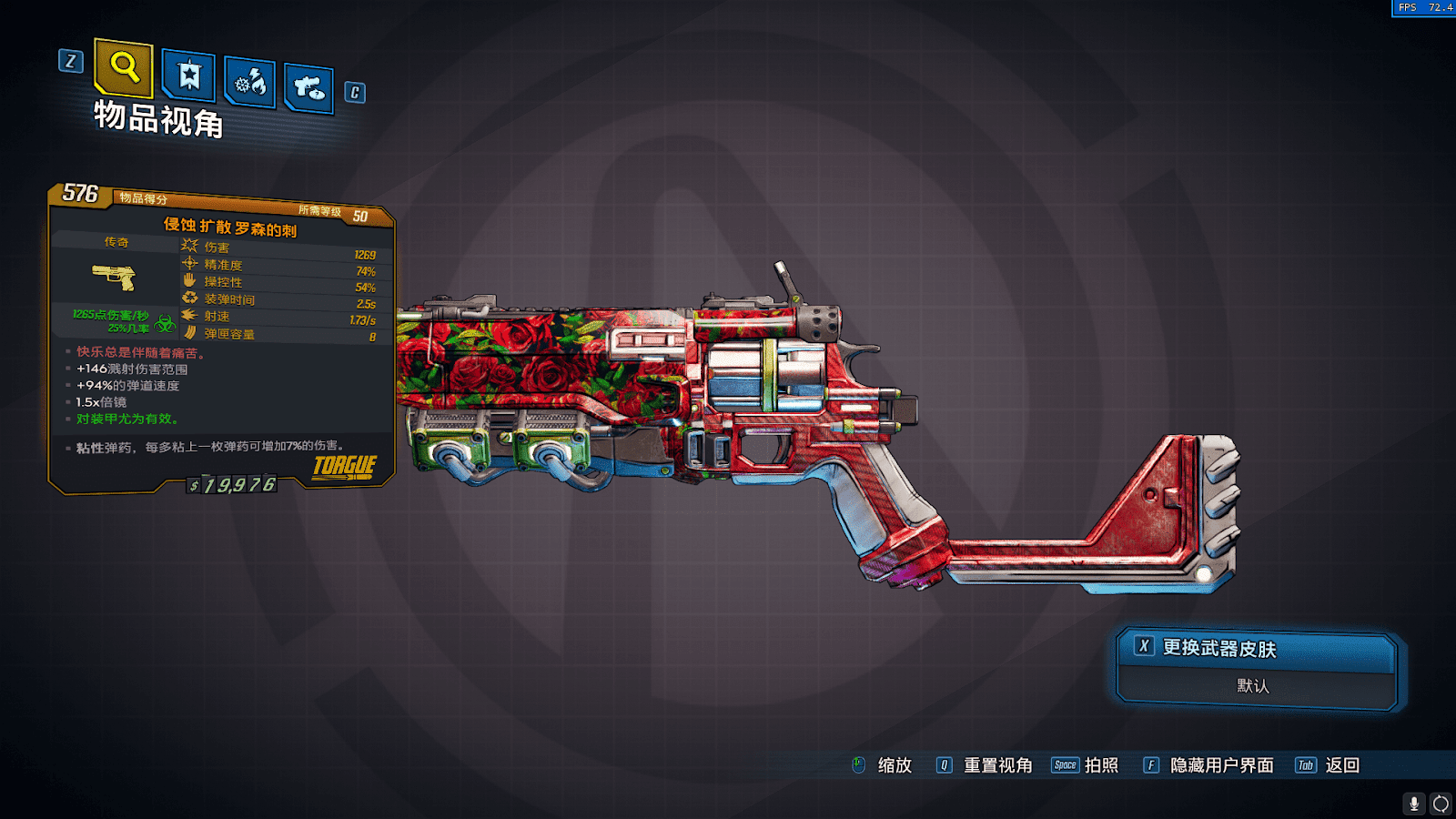
Task: Open the gear and flame tab
Action: (250, 83)
